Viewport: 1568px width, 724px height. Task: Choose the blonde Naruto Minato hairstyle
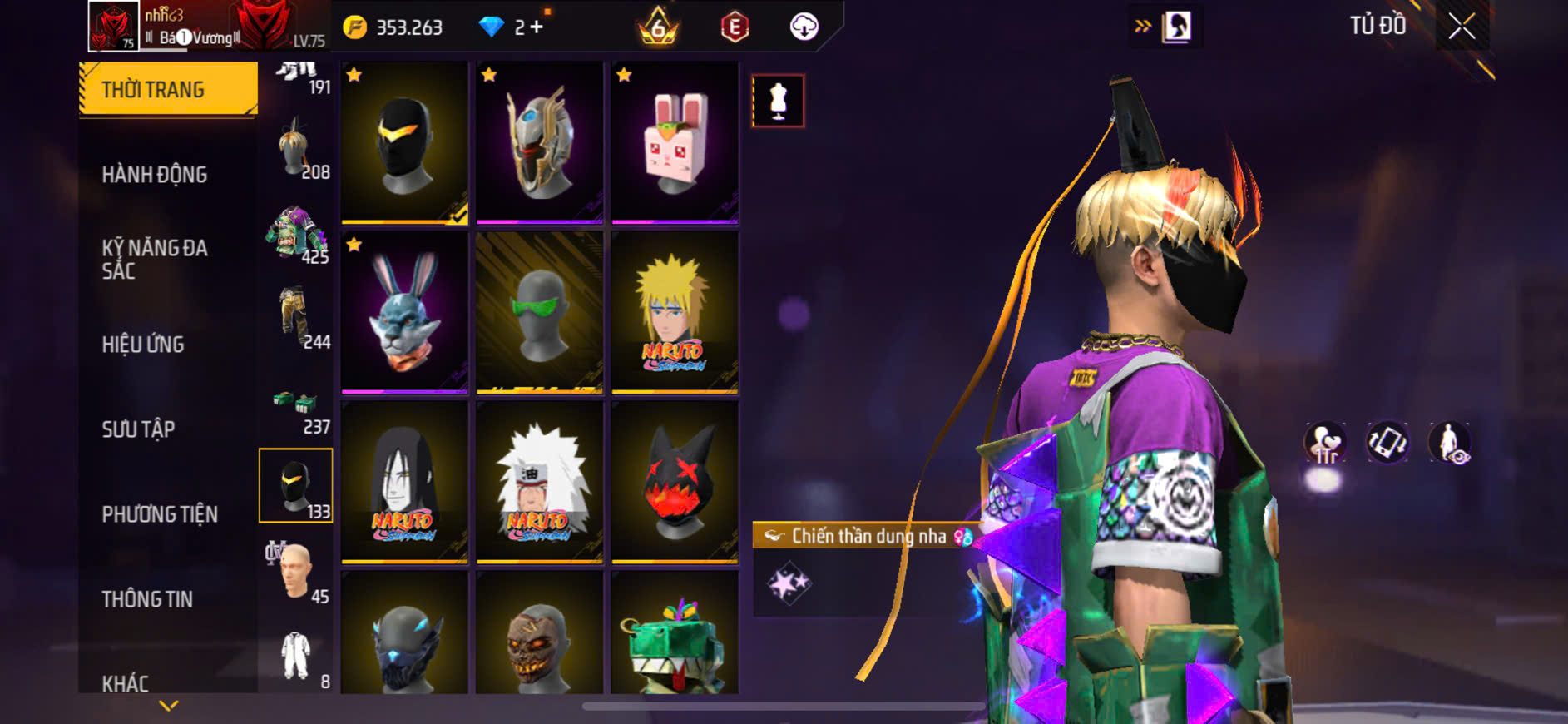point(675,312)
